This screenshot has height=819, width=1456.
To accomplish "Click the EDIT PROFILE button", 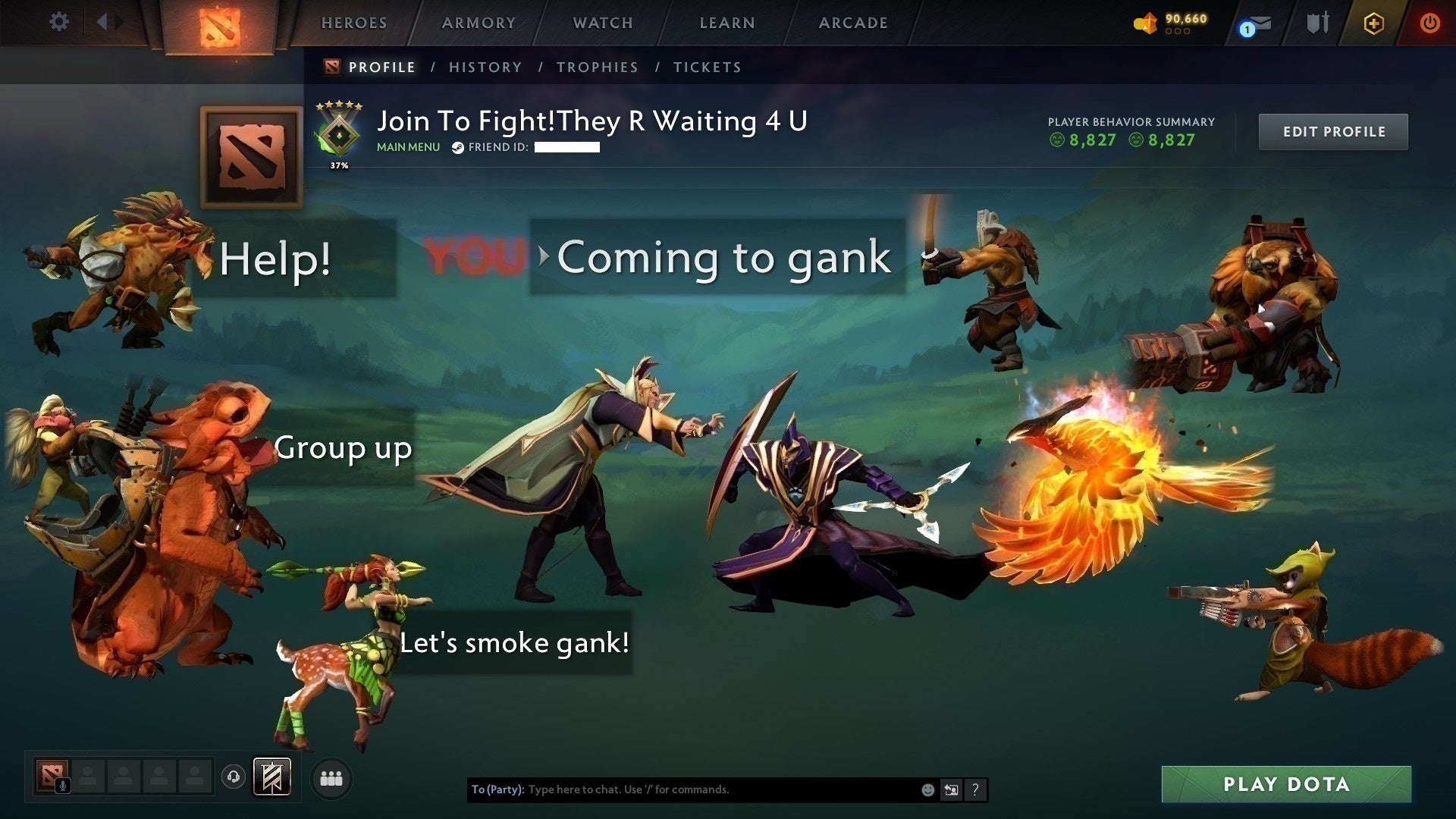I will [1333, 131].
